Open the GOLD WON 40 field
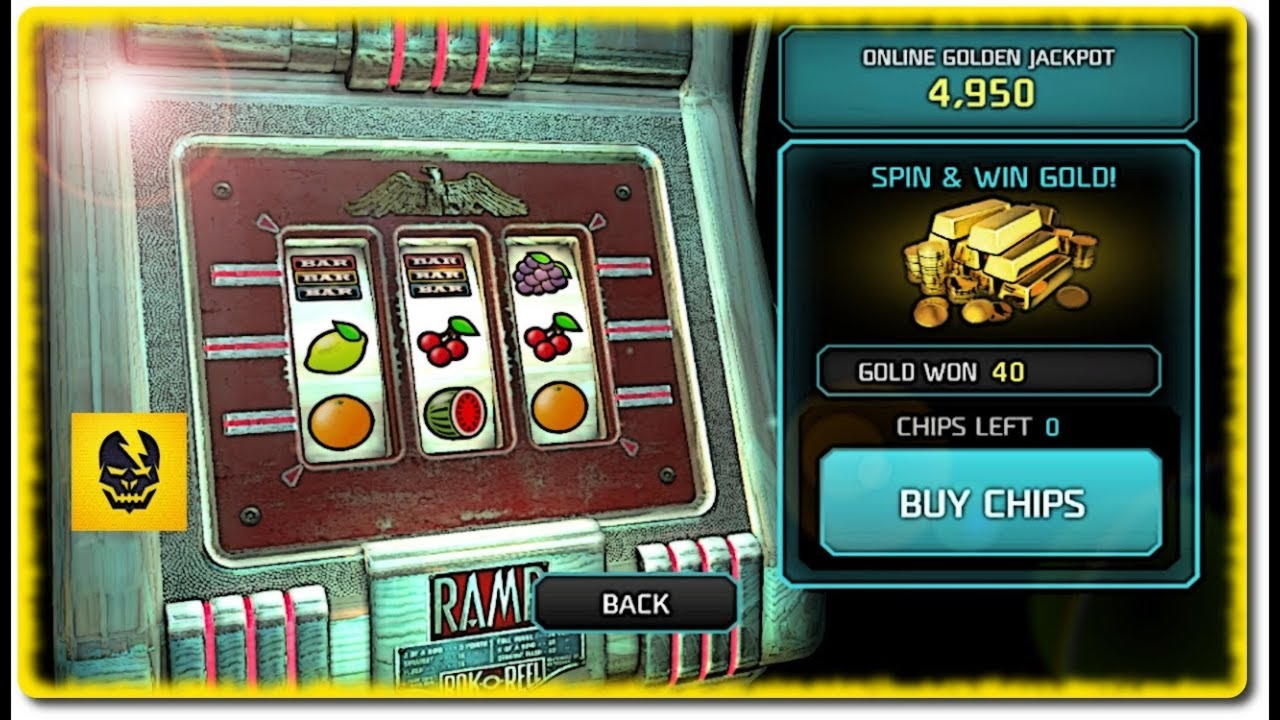 click(988, 371)
